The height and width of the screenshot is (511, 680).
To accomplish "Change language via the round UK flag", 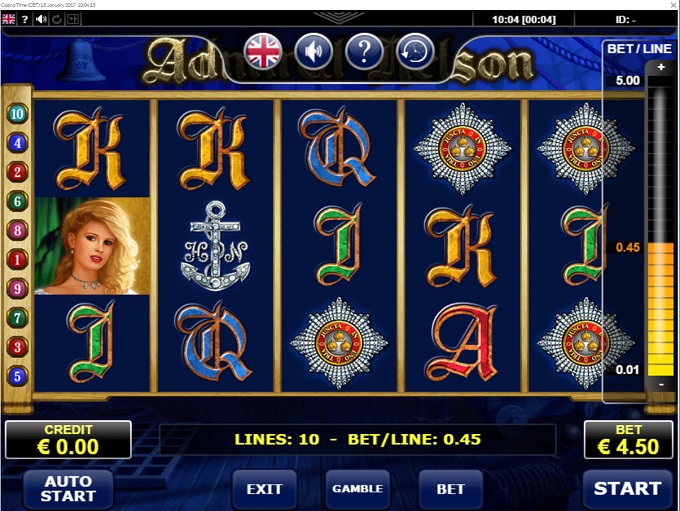I will click(x=264, y=51).
